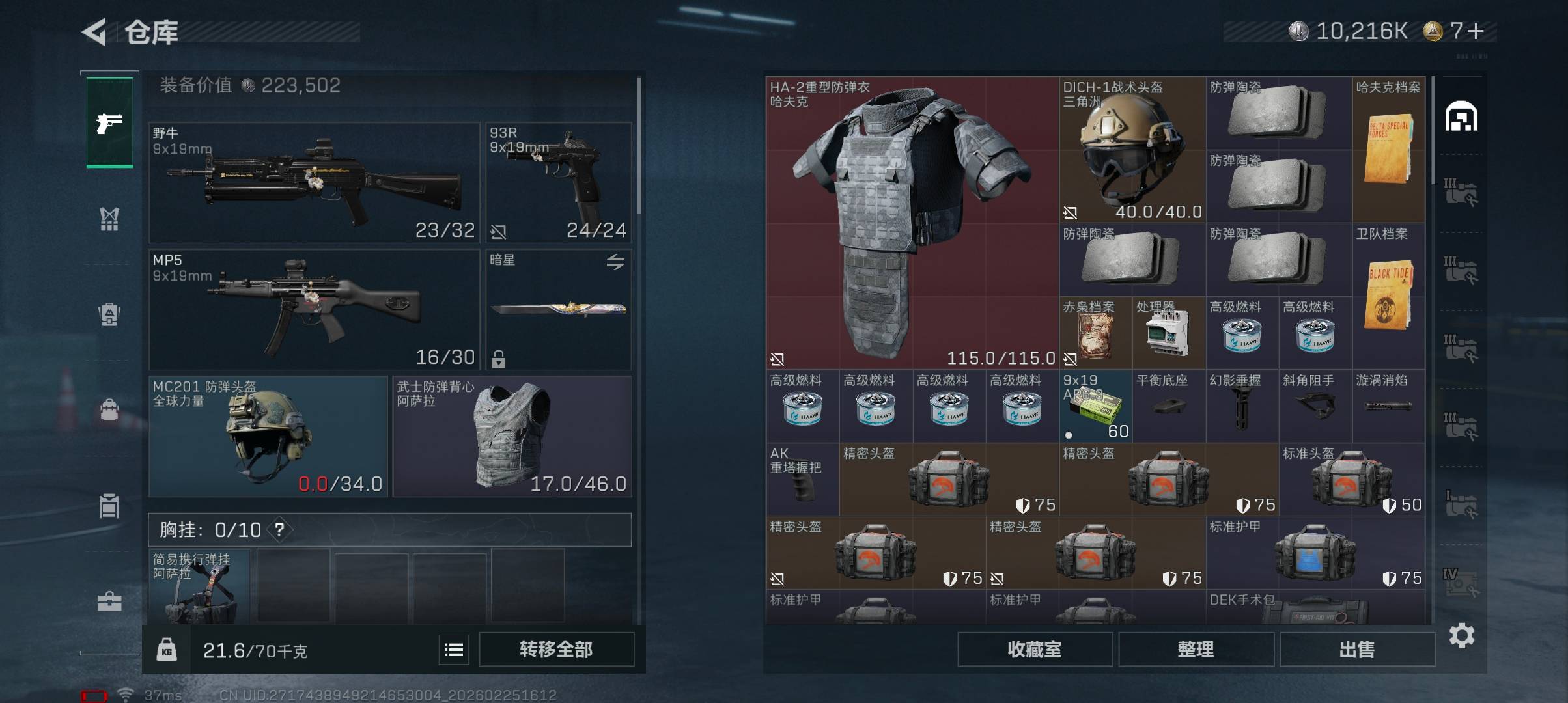Select the 9x19 ammo box item
Screen dimensions: 1568x703
pyautogui.click(x=1095, y=407)
